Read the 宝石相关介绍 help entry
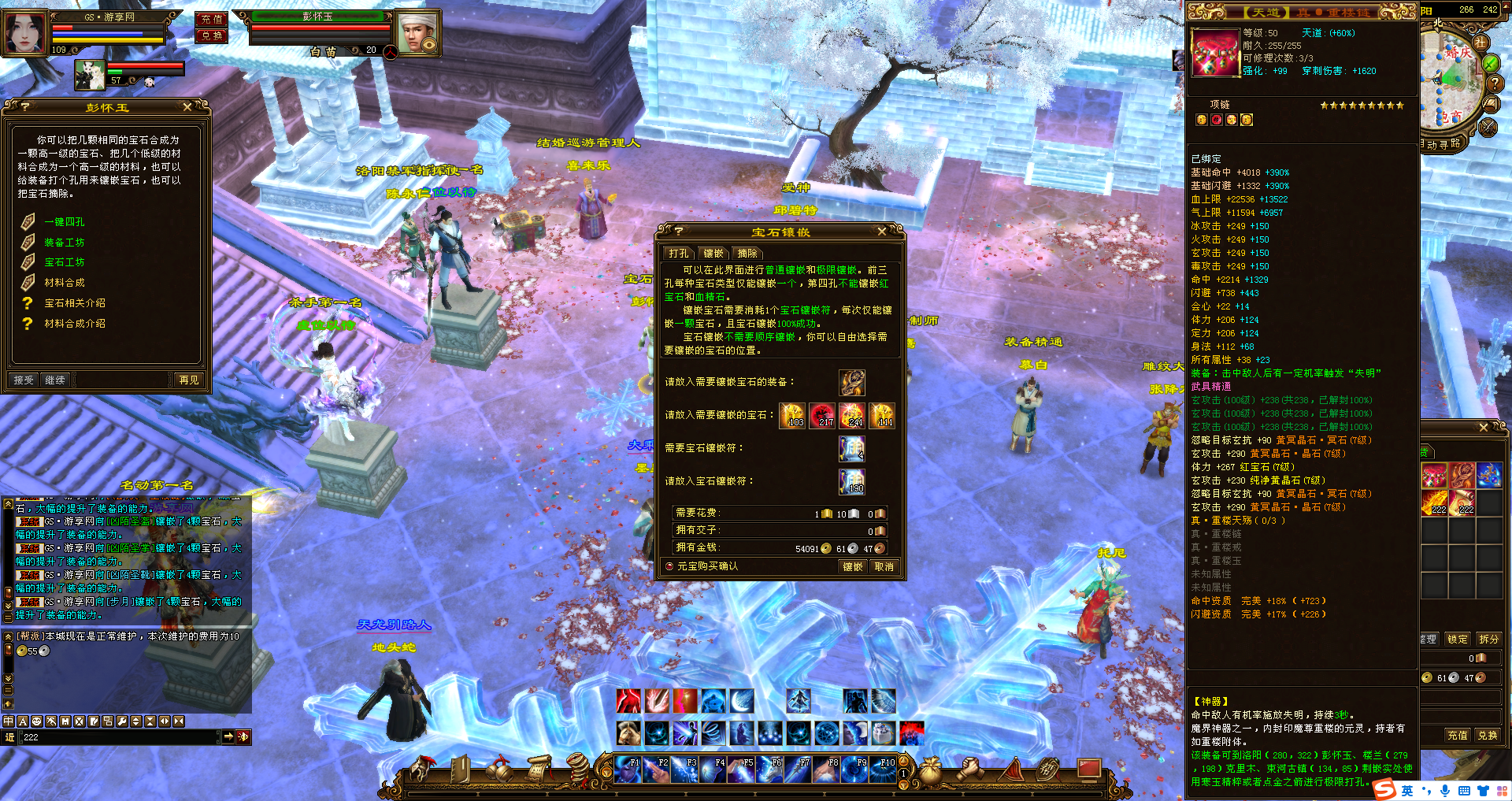 point(74,303)
